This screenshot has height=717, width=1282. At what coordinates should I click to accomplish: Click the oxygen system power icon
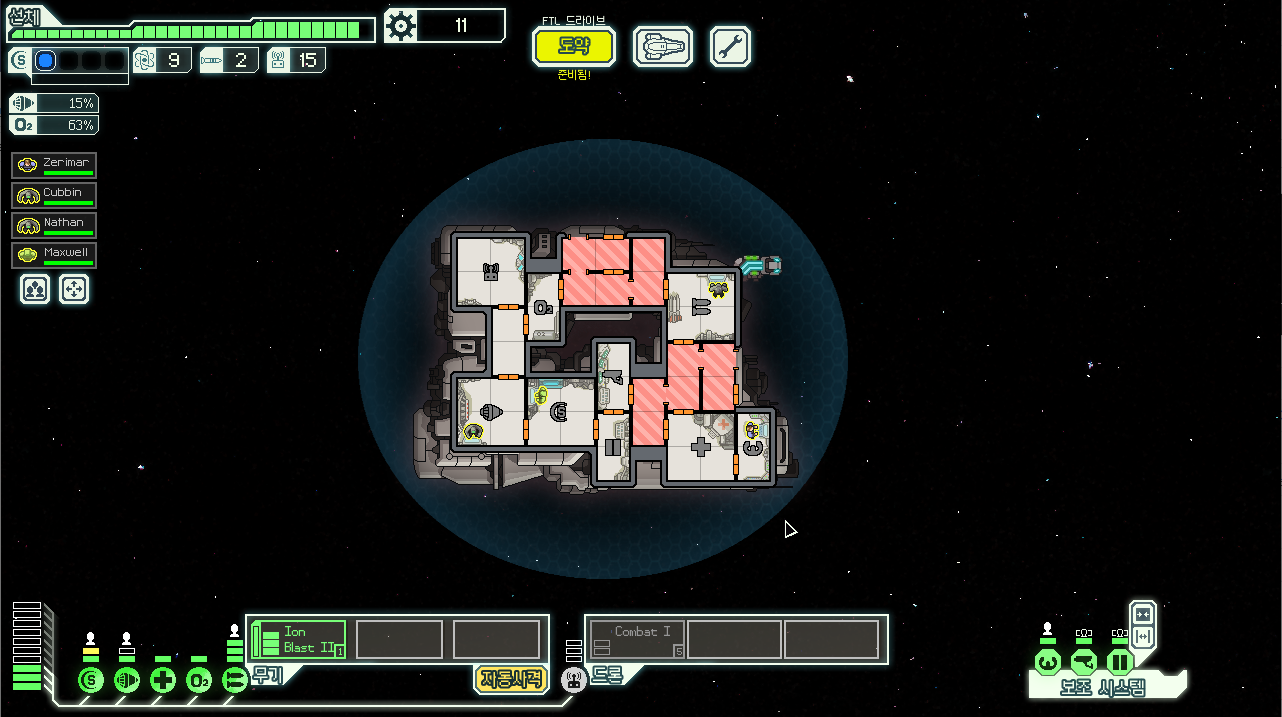(x=199, y=681)
